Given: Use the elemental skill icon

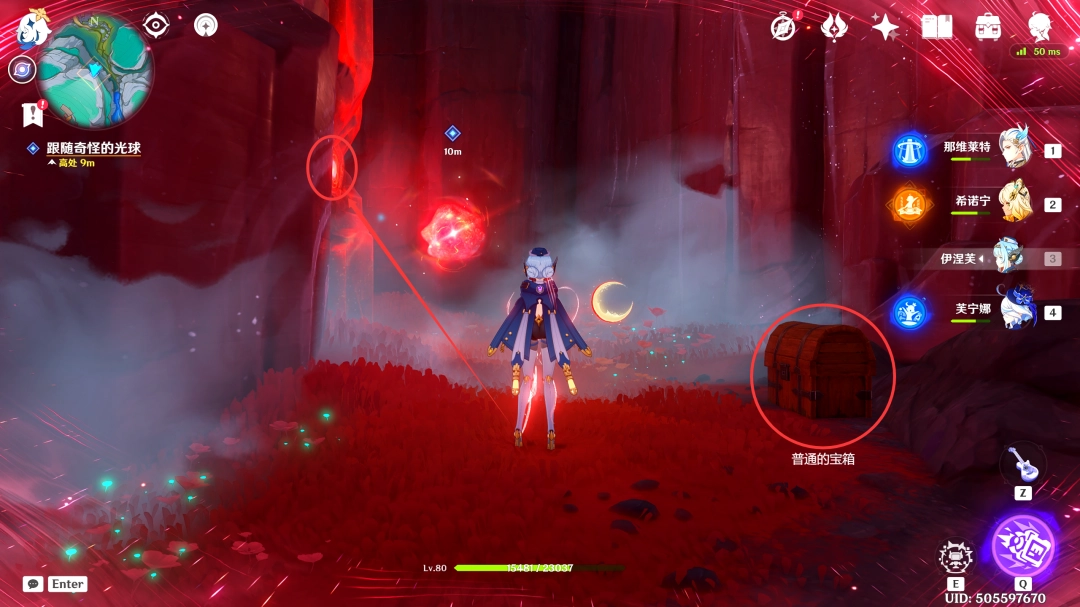Looking at the screenshot, I should (956, 557).
